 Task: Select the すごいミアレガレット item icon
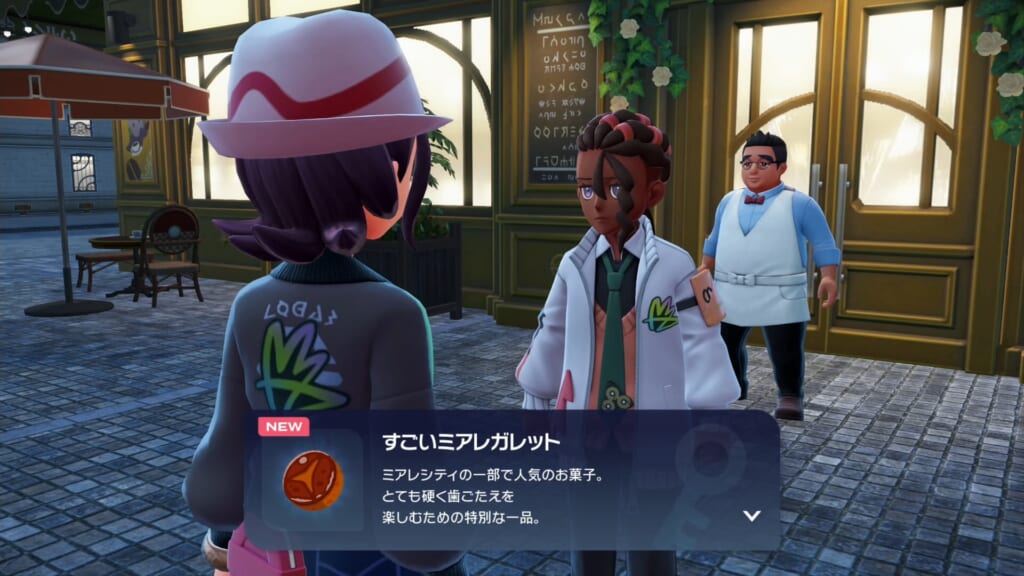pos(312,481)
